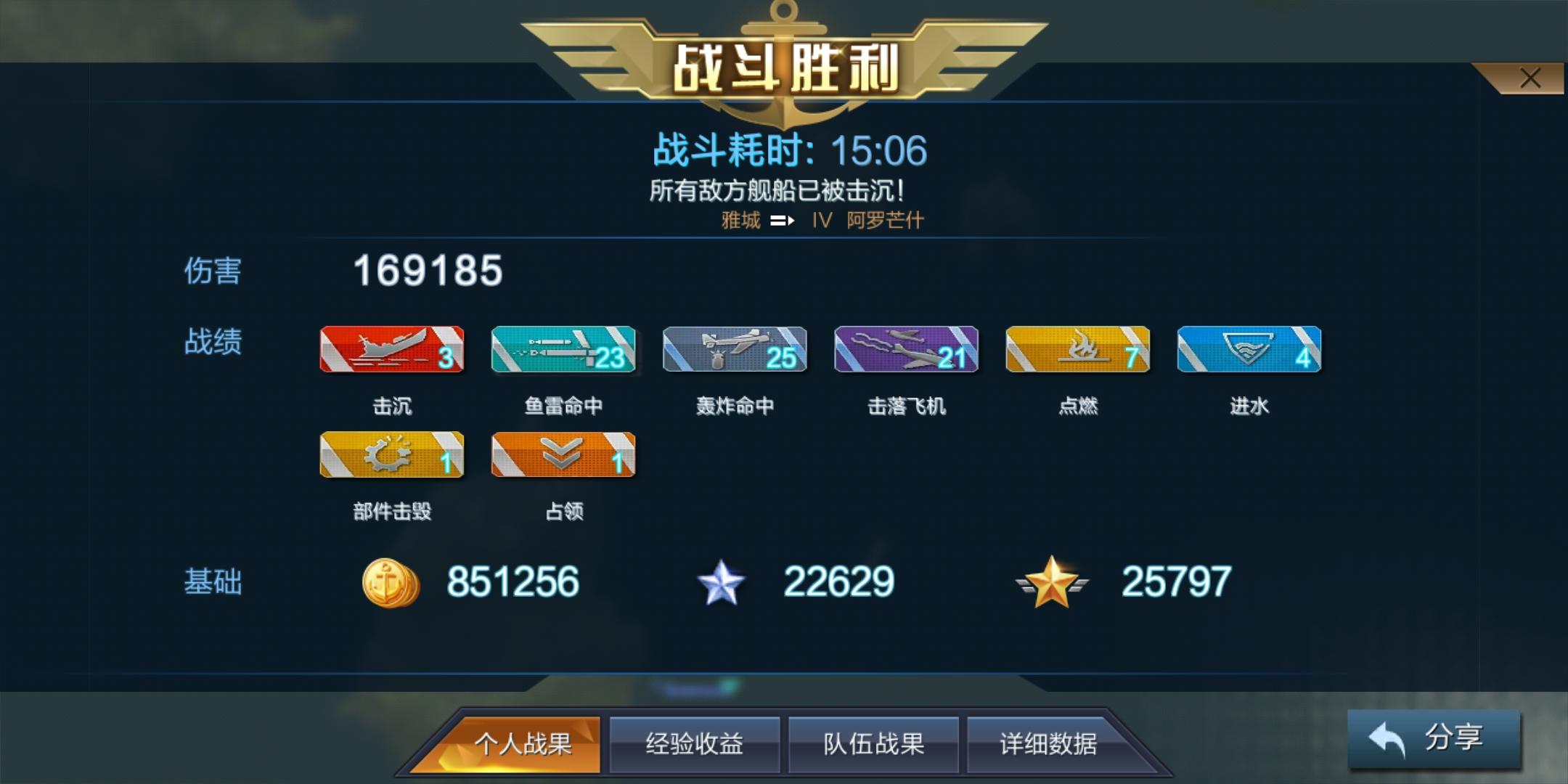Switch to the 详细数据 detailed data tab
This screenshot has width=1568, height=784.
point(1051,744)
